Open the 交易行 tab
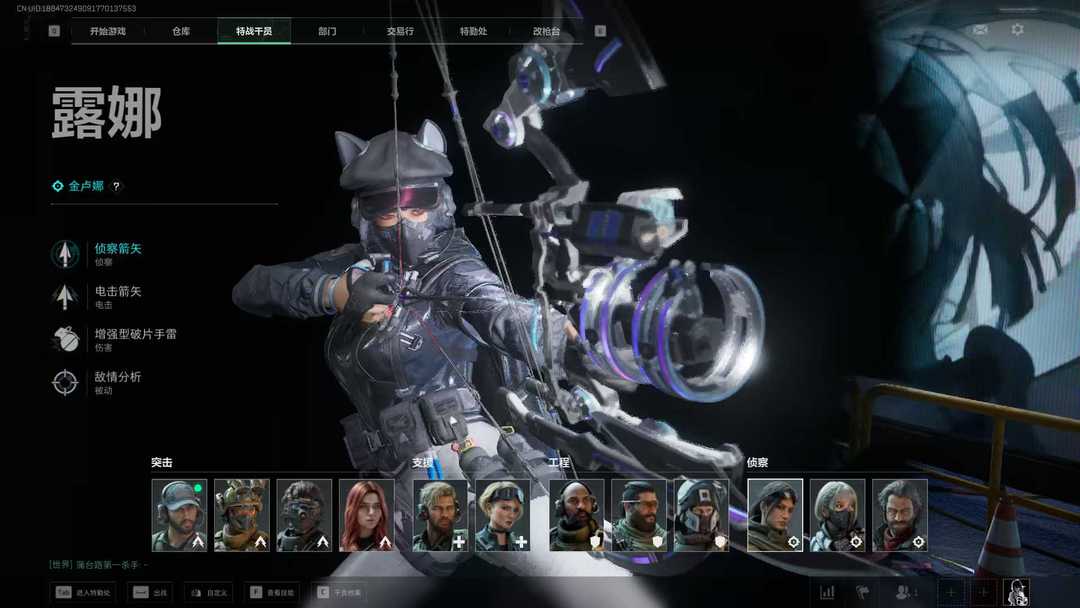 pos(400,31)
